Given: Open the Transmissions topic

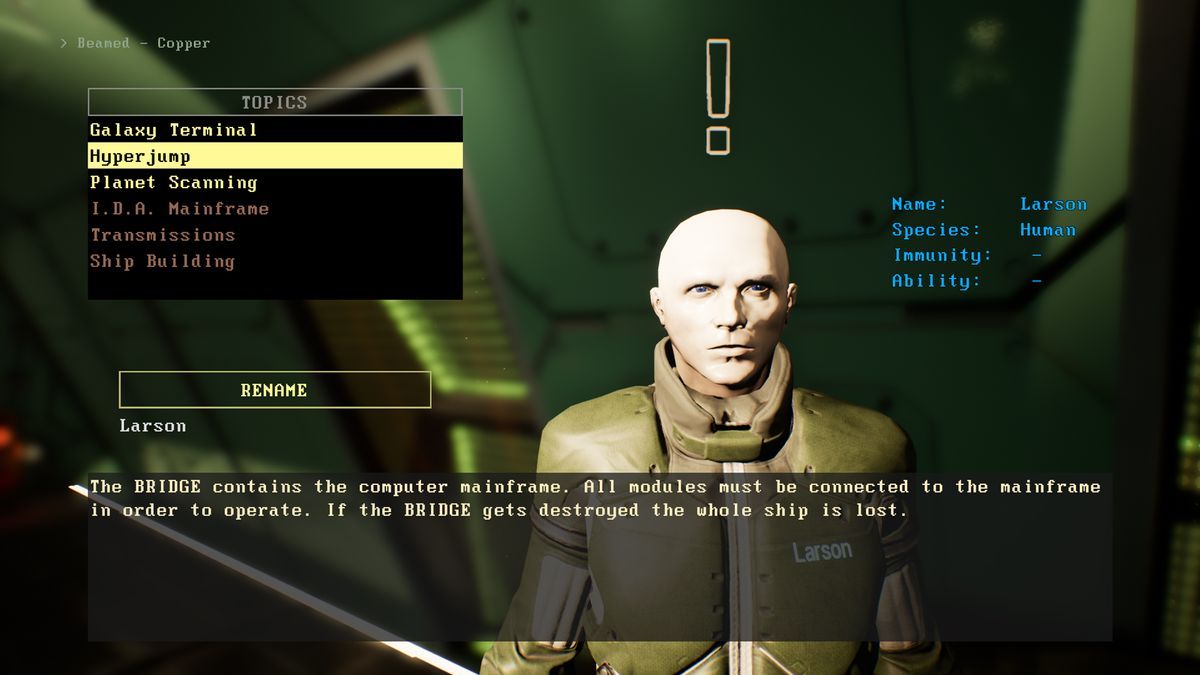Looking at the screenshot, I should (x=163, y=235).
